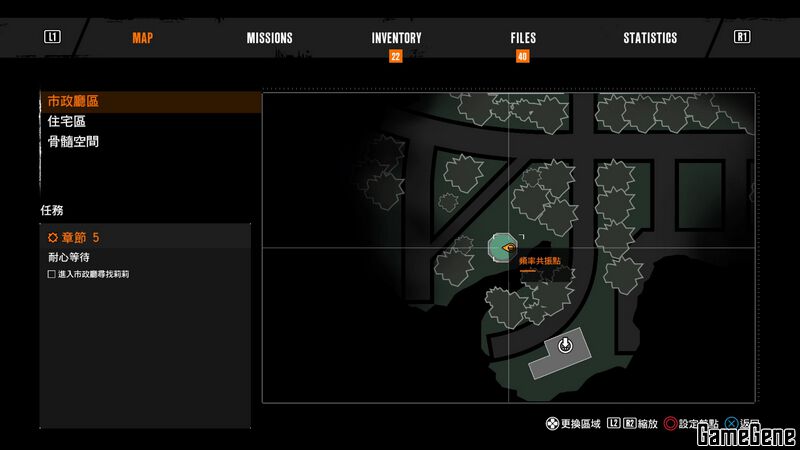Image resolution: width=800 pixels, height=450 pixels.
Task: Select the 市政廳區 map area
Action: [74, 102]
